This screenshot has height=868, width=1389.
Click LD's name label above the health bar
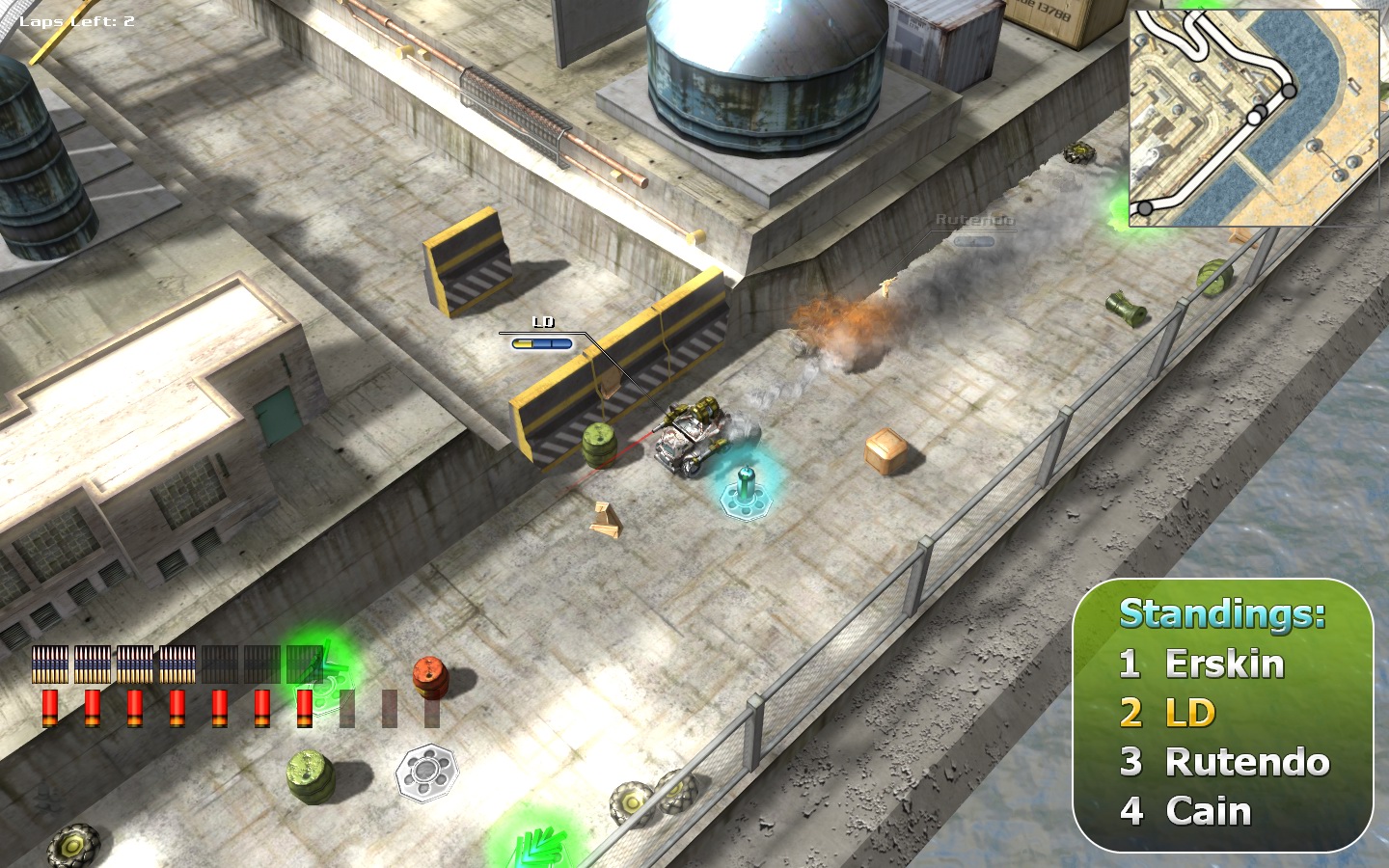544,321
